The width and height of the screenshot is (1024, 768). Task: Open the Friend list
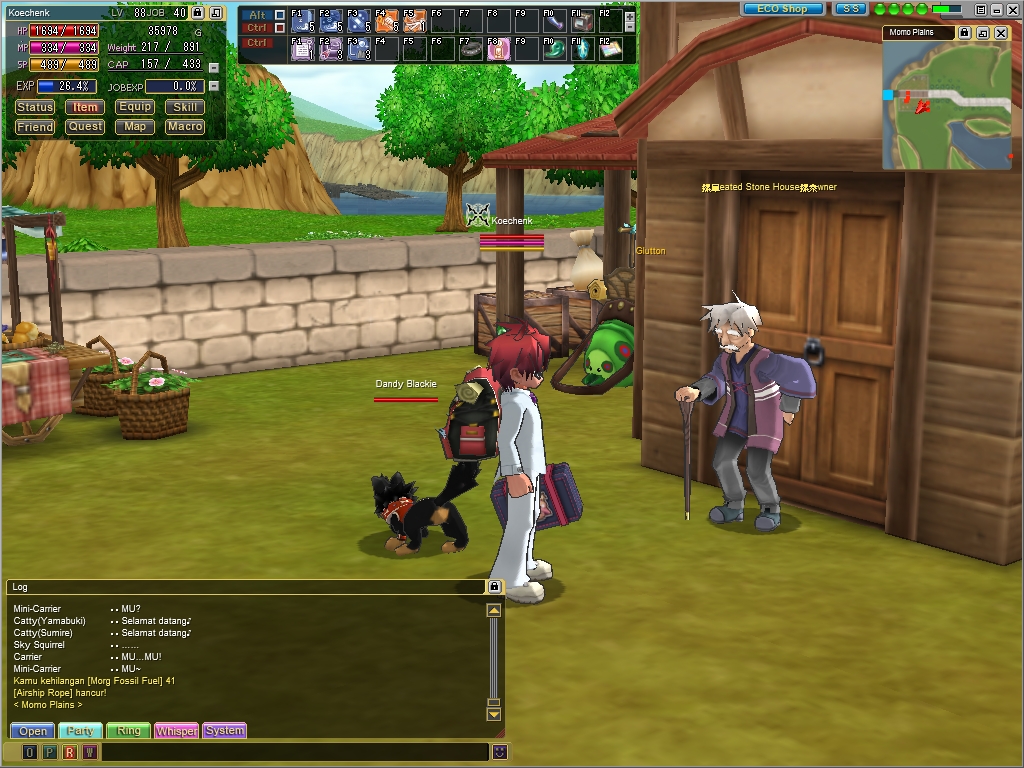click(x=35, y=127)
